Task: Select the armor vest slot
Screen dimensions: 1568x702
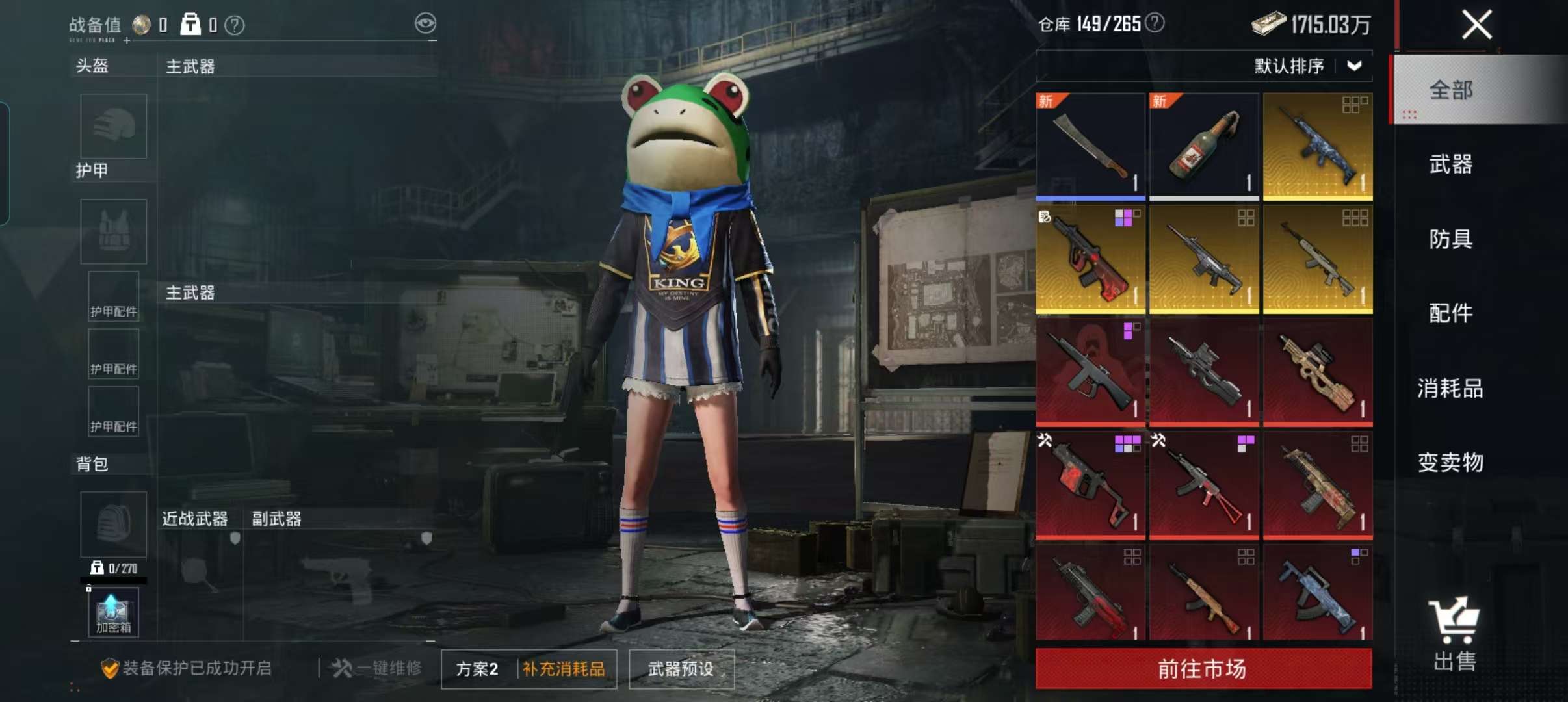Action: pyautogui.click(x=113, y=231)
